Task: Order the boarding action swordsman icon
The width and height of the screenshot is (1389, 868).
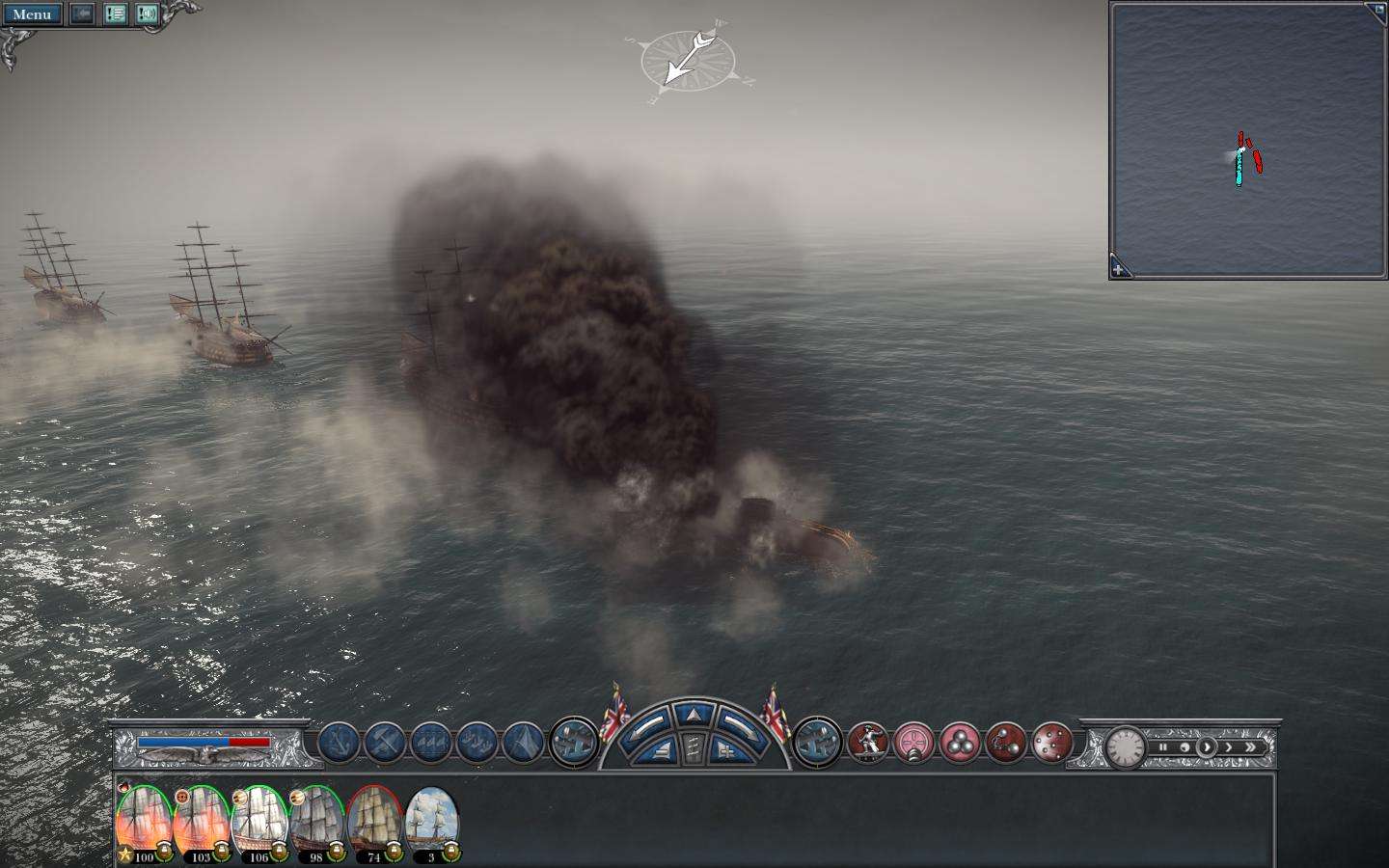Action: (867, 744)
